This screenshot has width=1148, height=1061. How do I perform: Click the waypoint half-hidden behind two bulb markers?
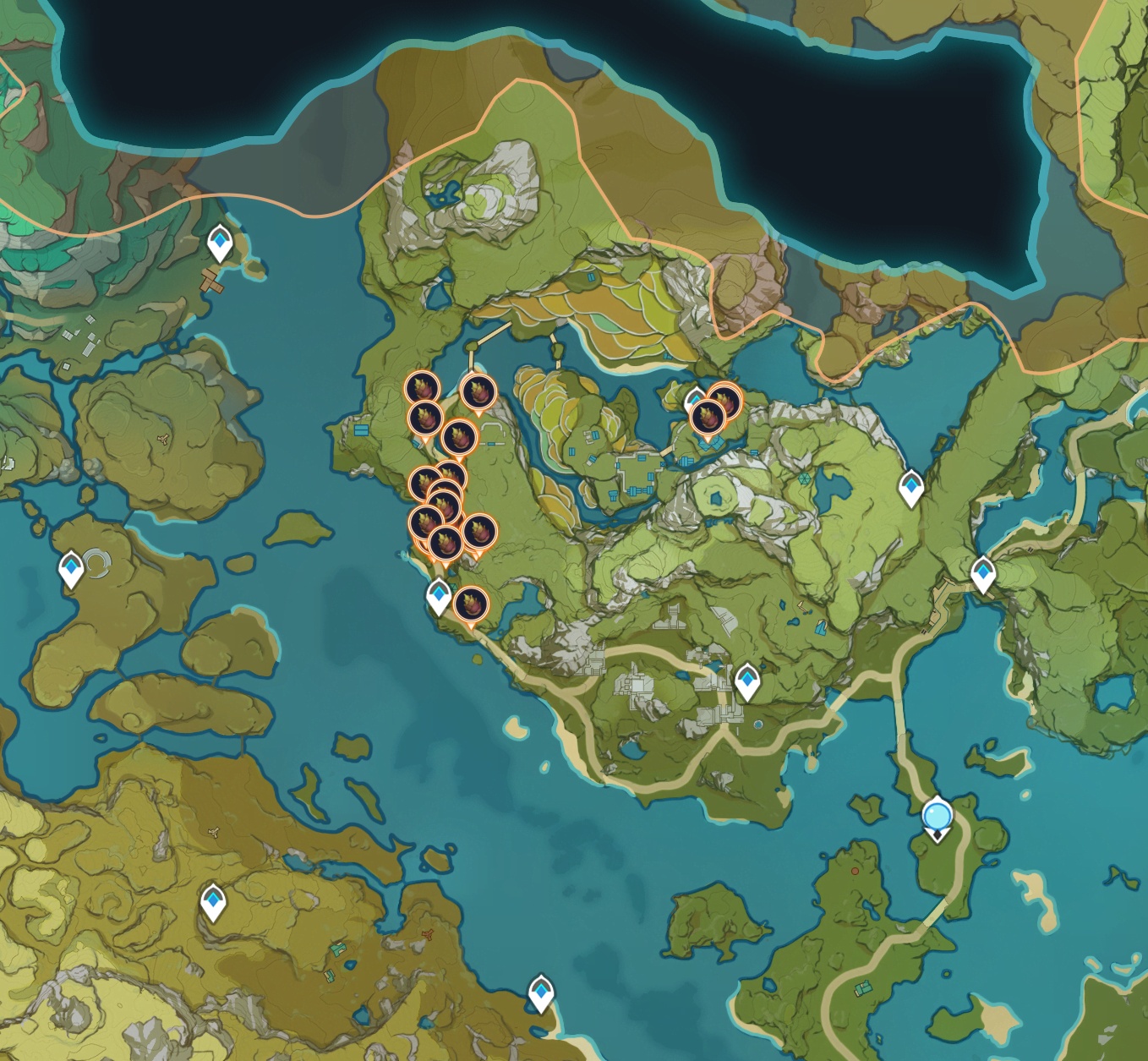(694, 399)
